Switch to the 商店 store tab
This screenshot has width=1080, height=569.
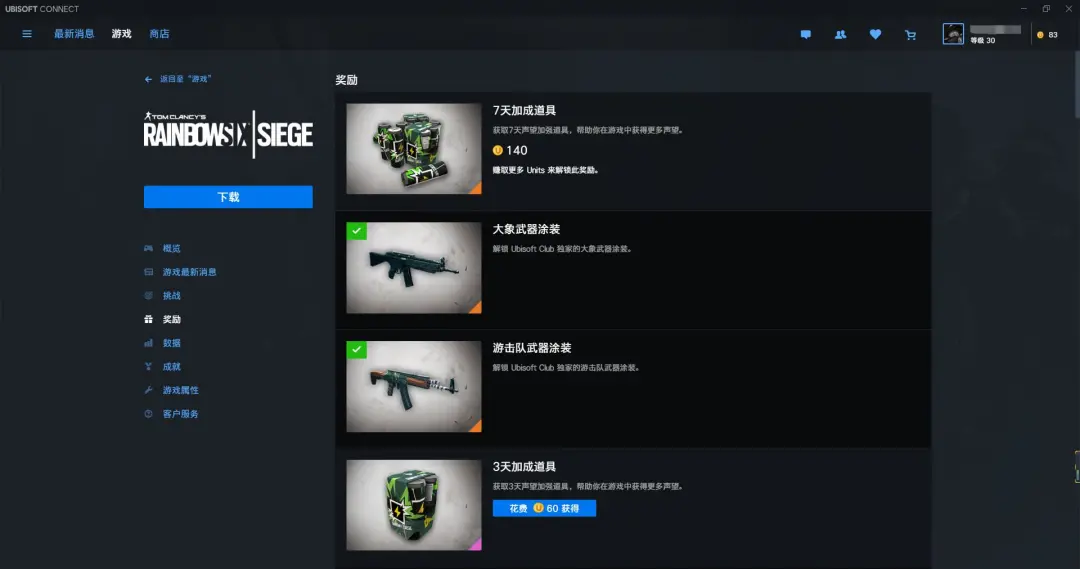tap(159, 34)
